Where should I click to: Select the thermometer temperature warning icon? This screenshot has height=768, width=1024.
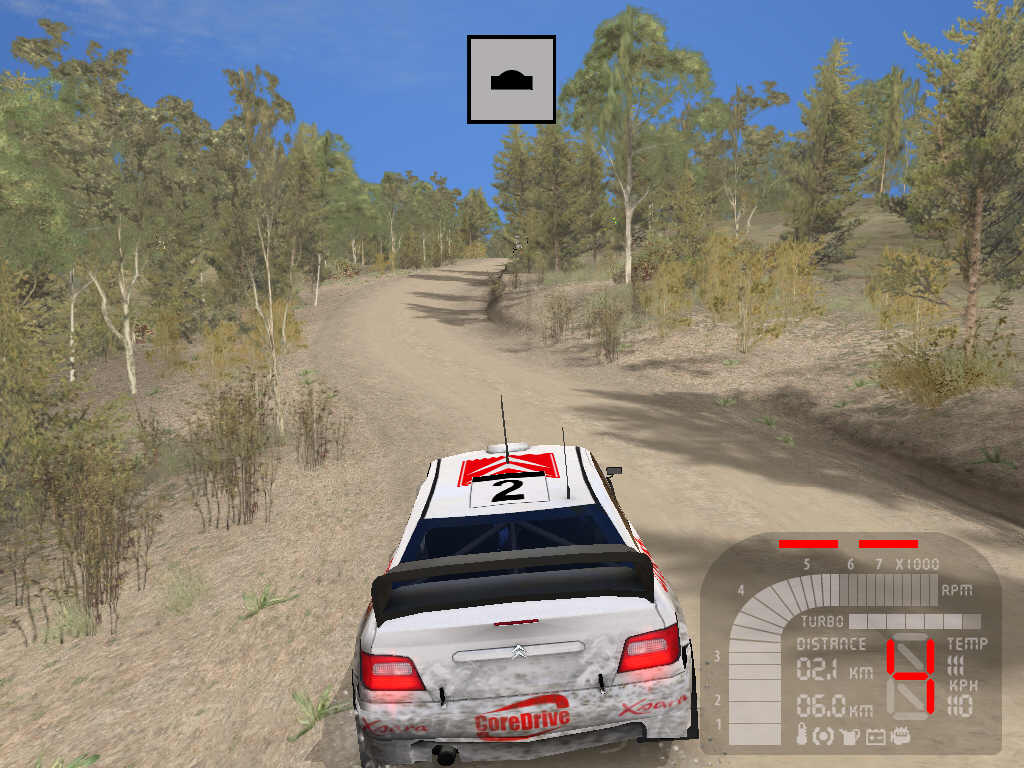coord(802,736)
